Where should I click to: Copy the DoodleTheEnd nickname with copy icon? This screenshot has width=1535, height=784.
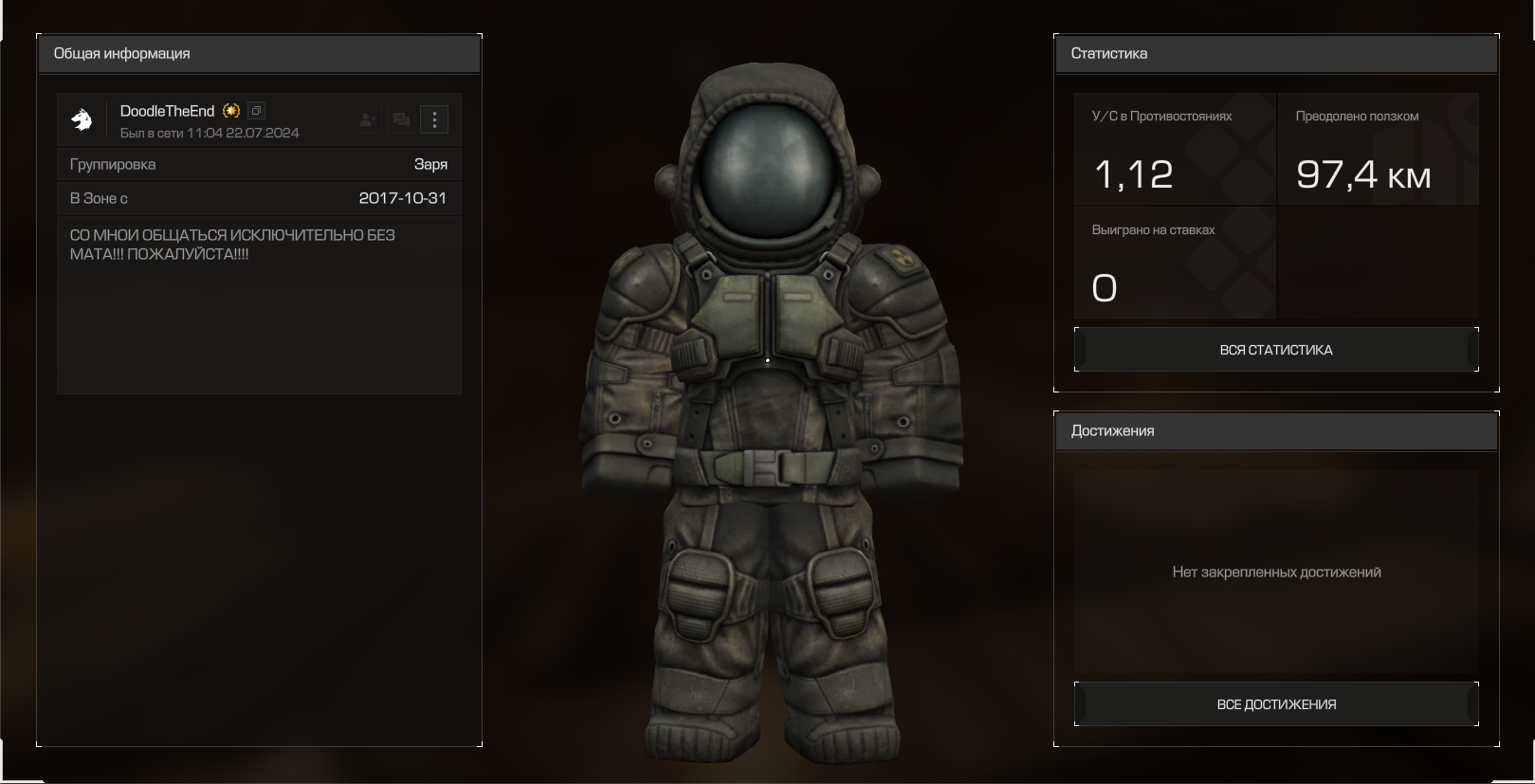(x=256, y=111)
